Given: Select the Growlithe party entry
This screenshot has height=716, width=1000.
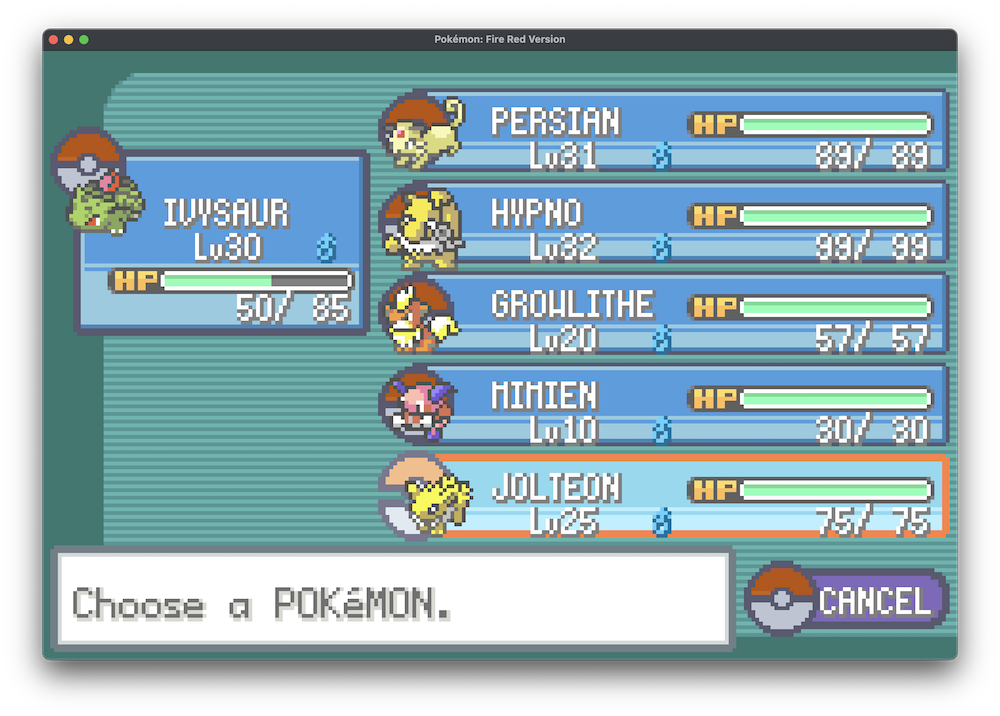Looking at the screenshot, I should pos(665,314).
